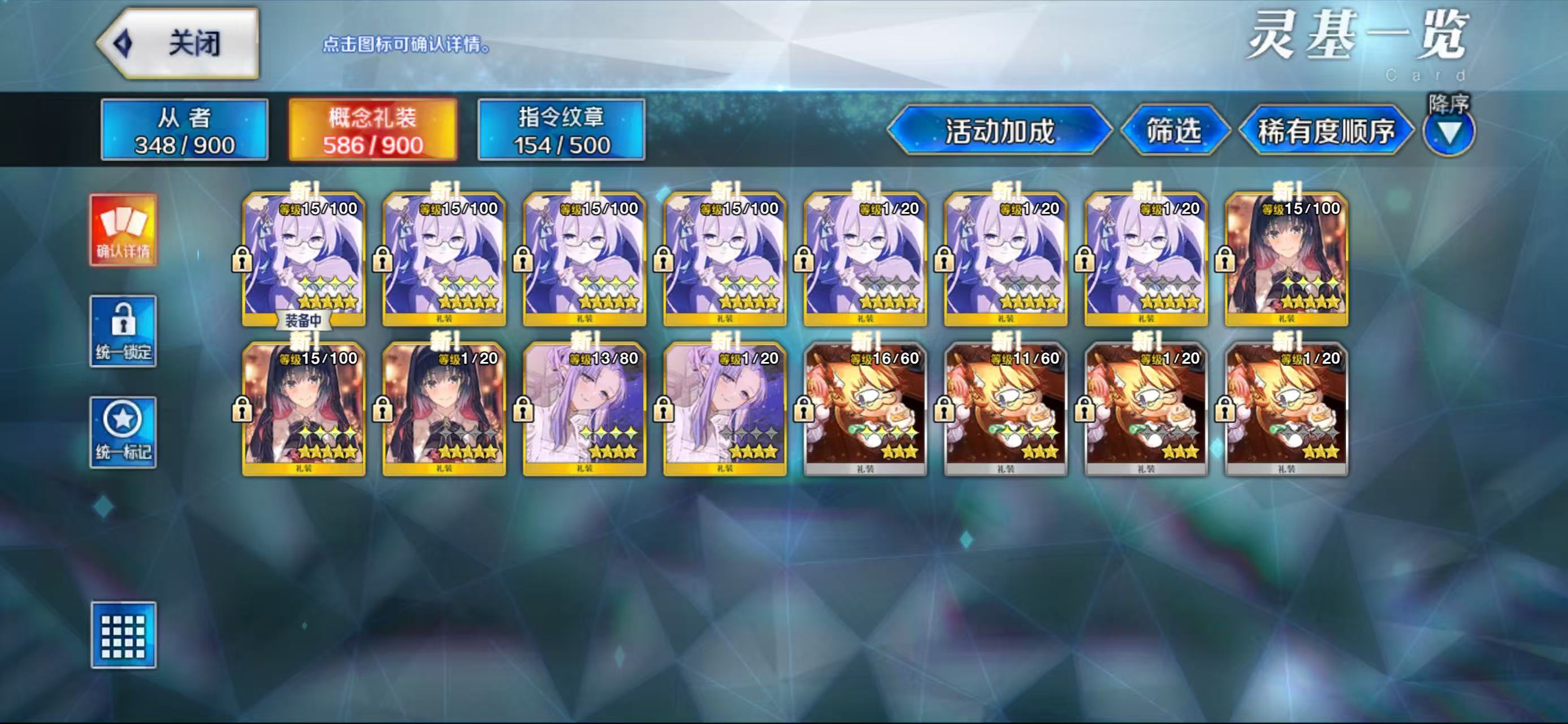Pick the blonde glasses card level 11/60
1568x724 pixels.
coord(1006,408)
